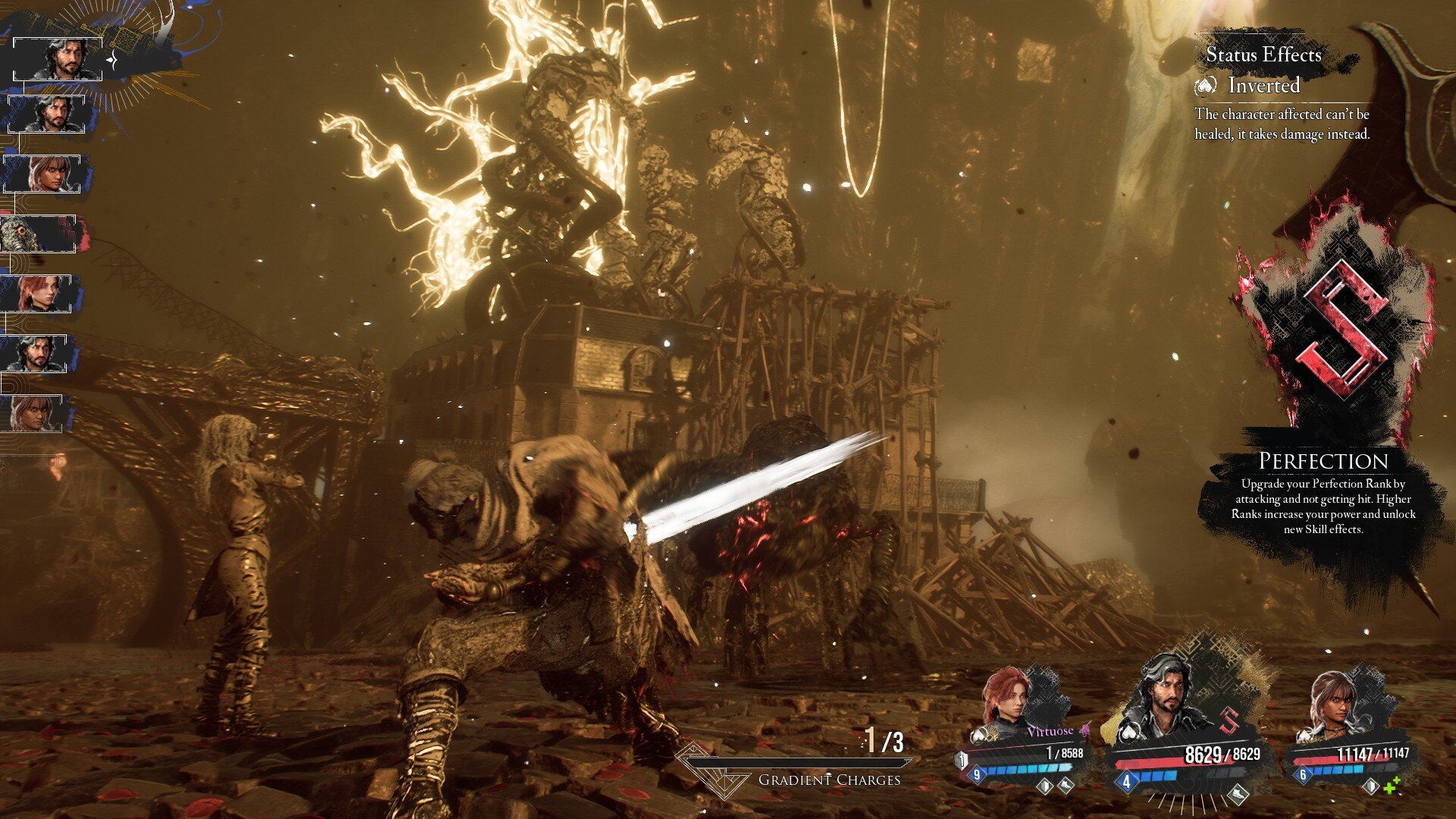Select the enemy portrait in the turn order
Viewport: 1456px width, 819px height.
(38, 234)
